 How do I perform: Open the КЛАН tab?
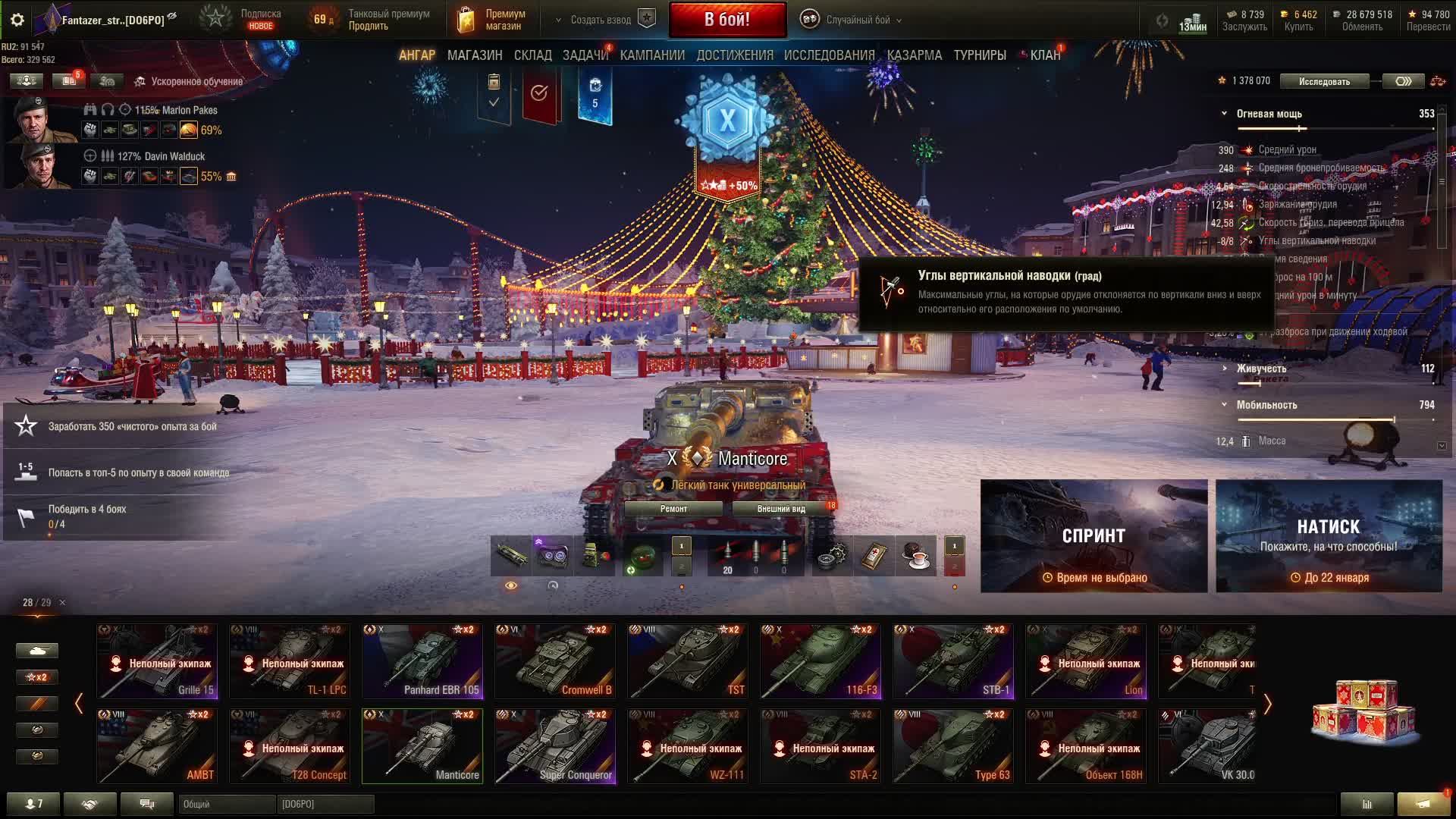(x=1044, y=55)
